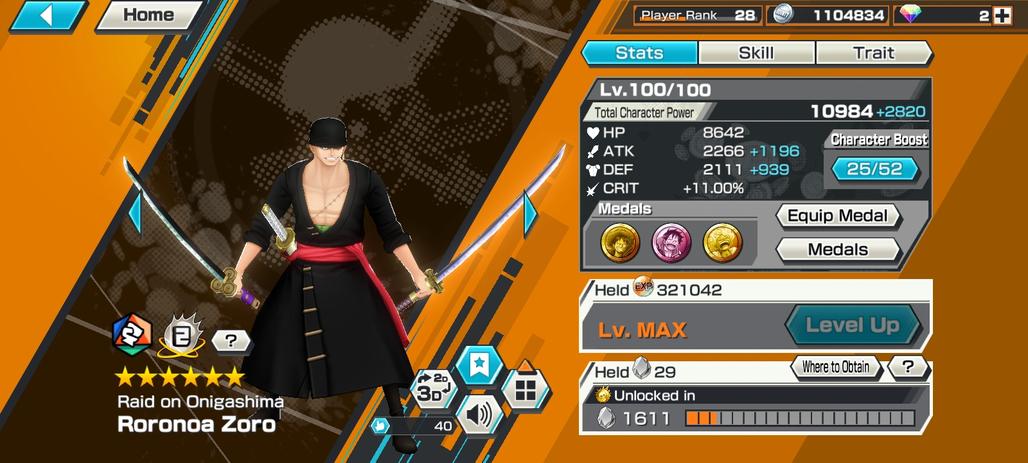Select the pink medal in Medals slots
This screenshot has height=463, width=1028.
point(672,241)
